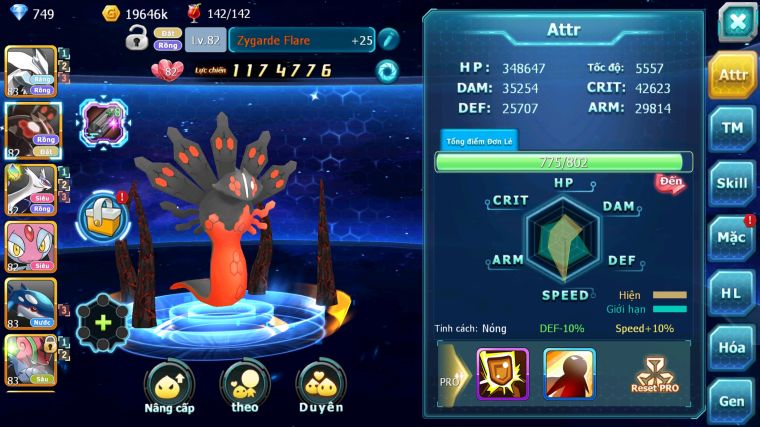Screen dimensions: 760x427
Task: Select the Mặc tab
Action: (733, 237)
